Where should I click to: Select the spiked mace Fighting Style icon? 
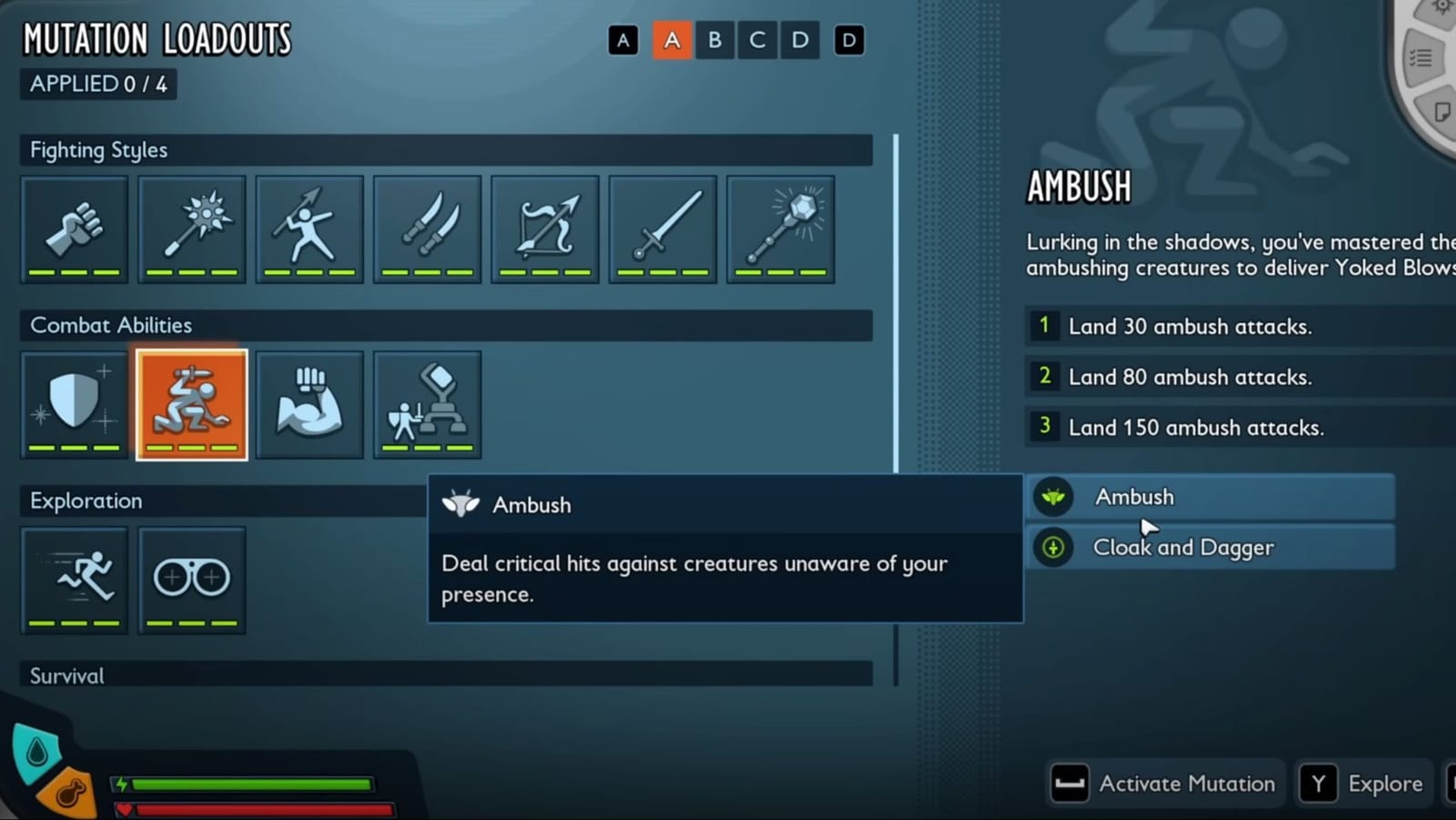coord(191,228)
